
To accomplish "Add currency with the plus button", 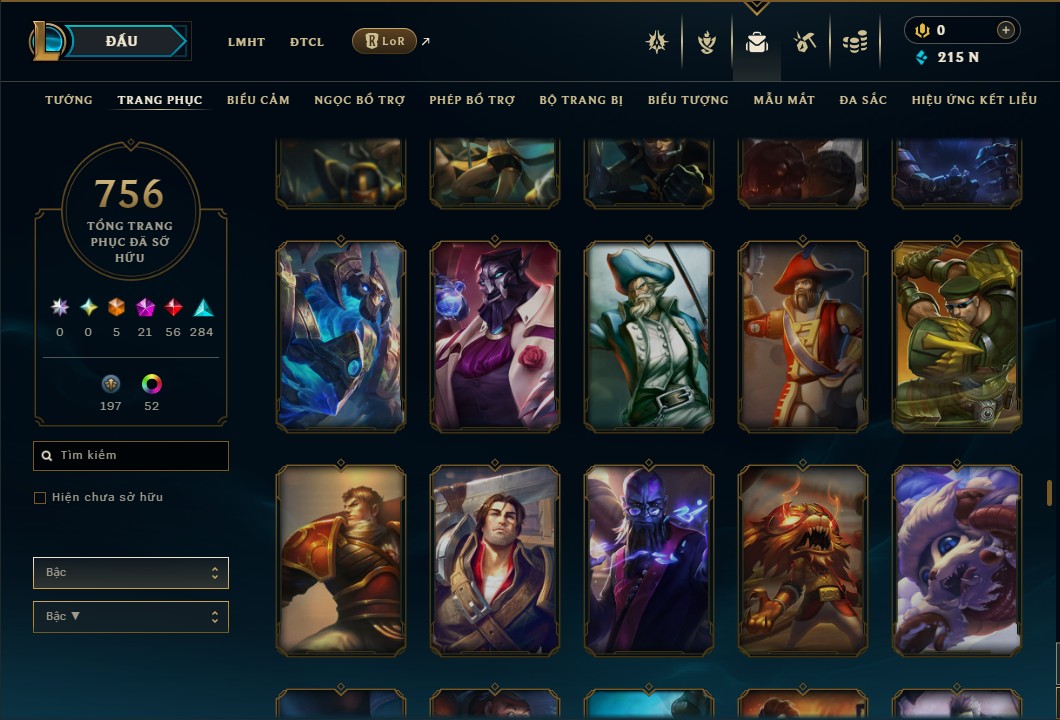I will (x=1005, y=31).
